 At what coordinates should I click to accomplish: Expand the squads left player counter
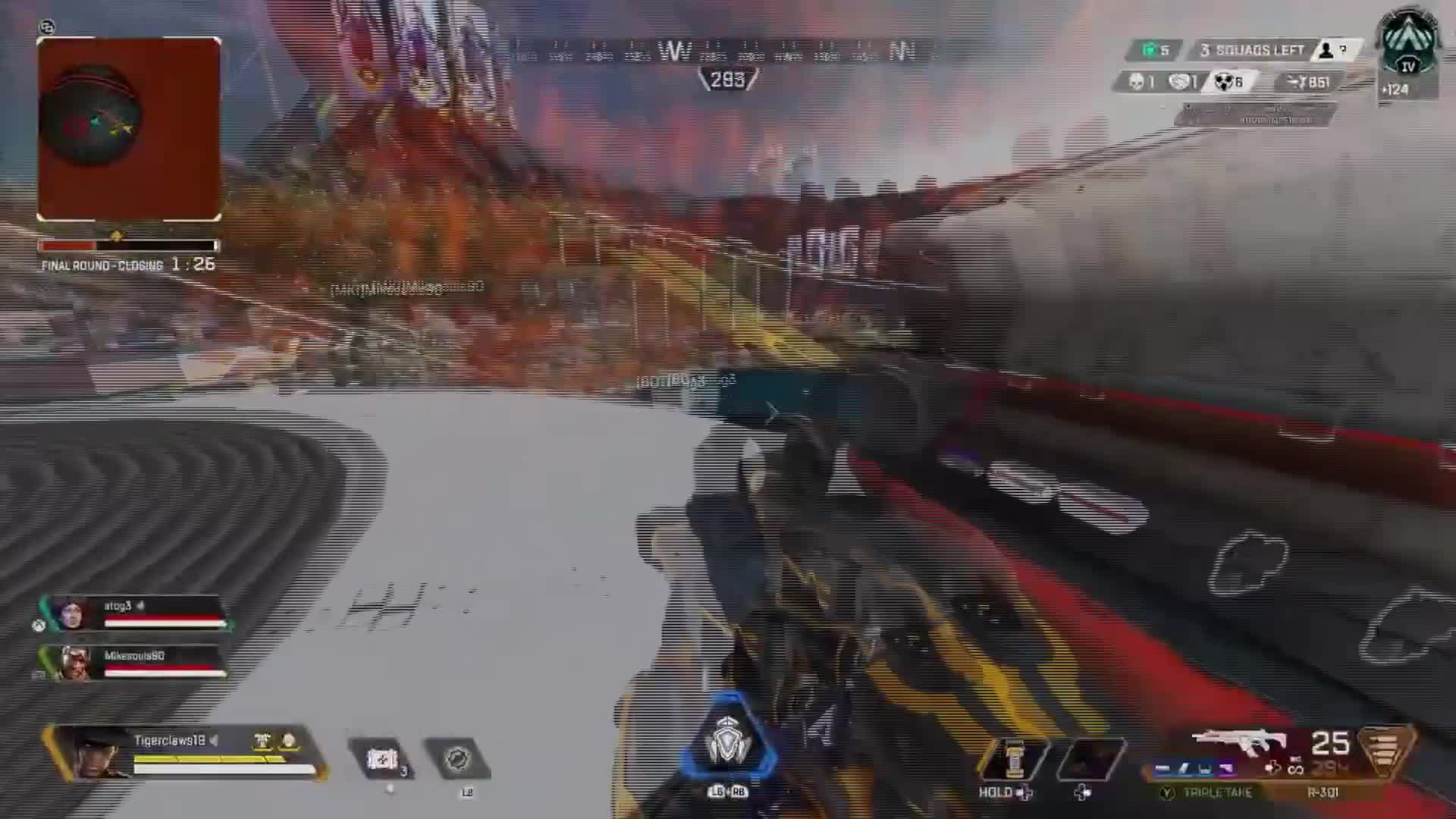[x=1328, y=51]
